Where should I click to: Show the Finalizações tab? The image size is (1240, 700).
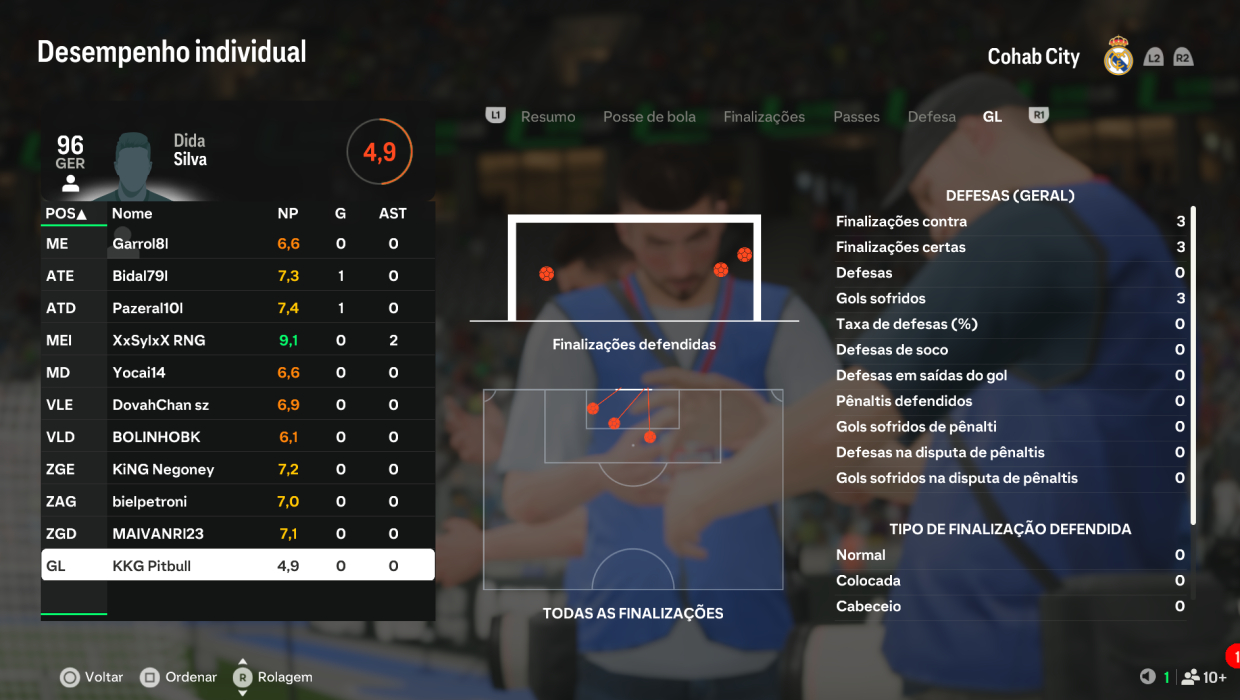(x=764, y=117)
